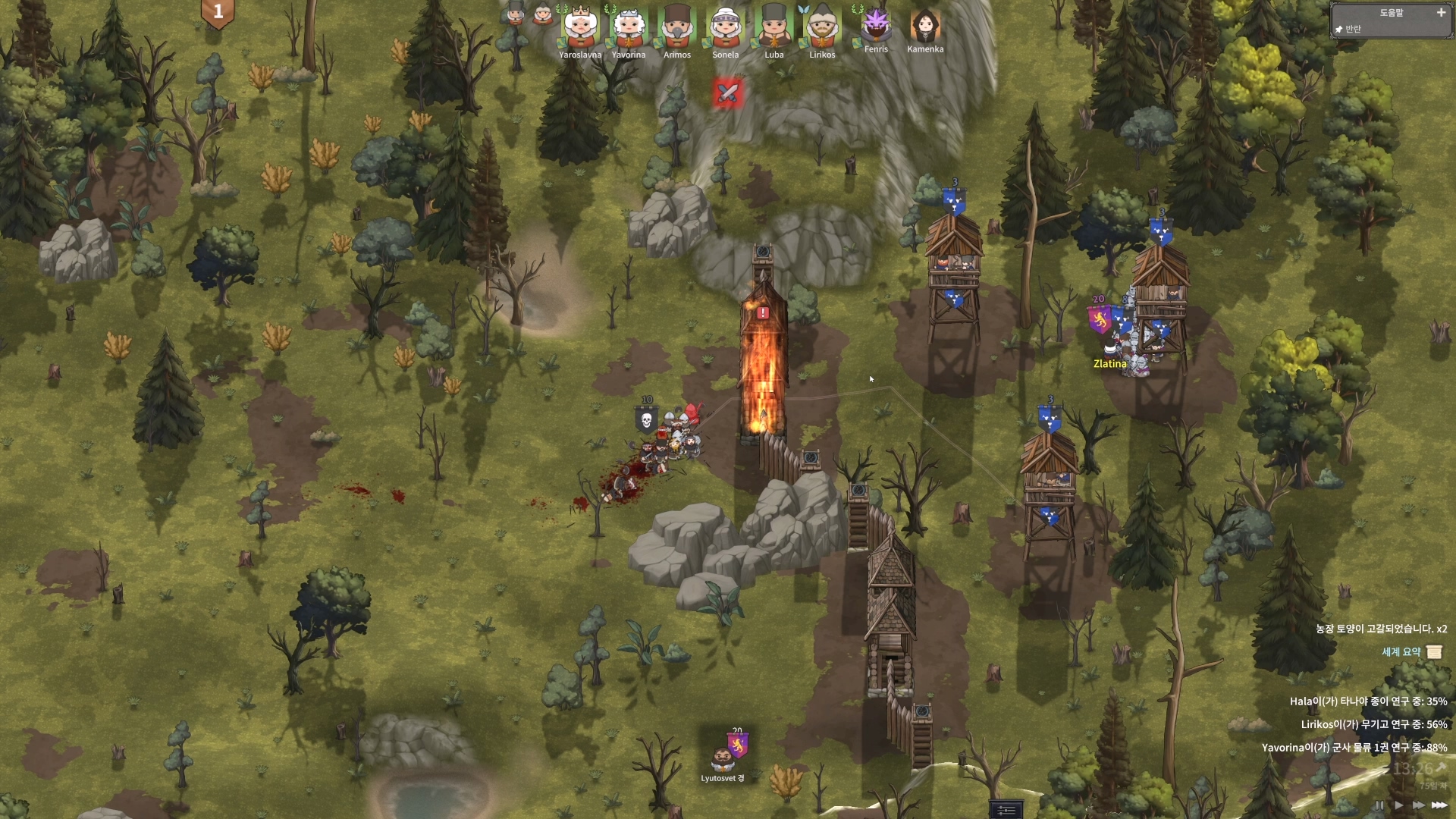Pick Sonela from the portrait bar
Screen dimensions: 1456x819
(726, 27)
